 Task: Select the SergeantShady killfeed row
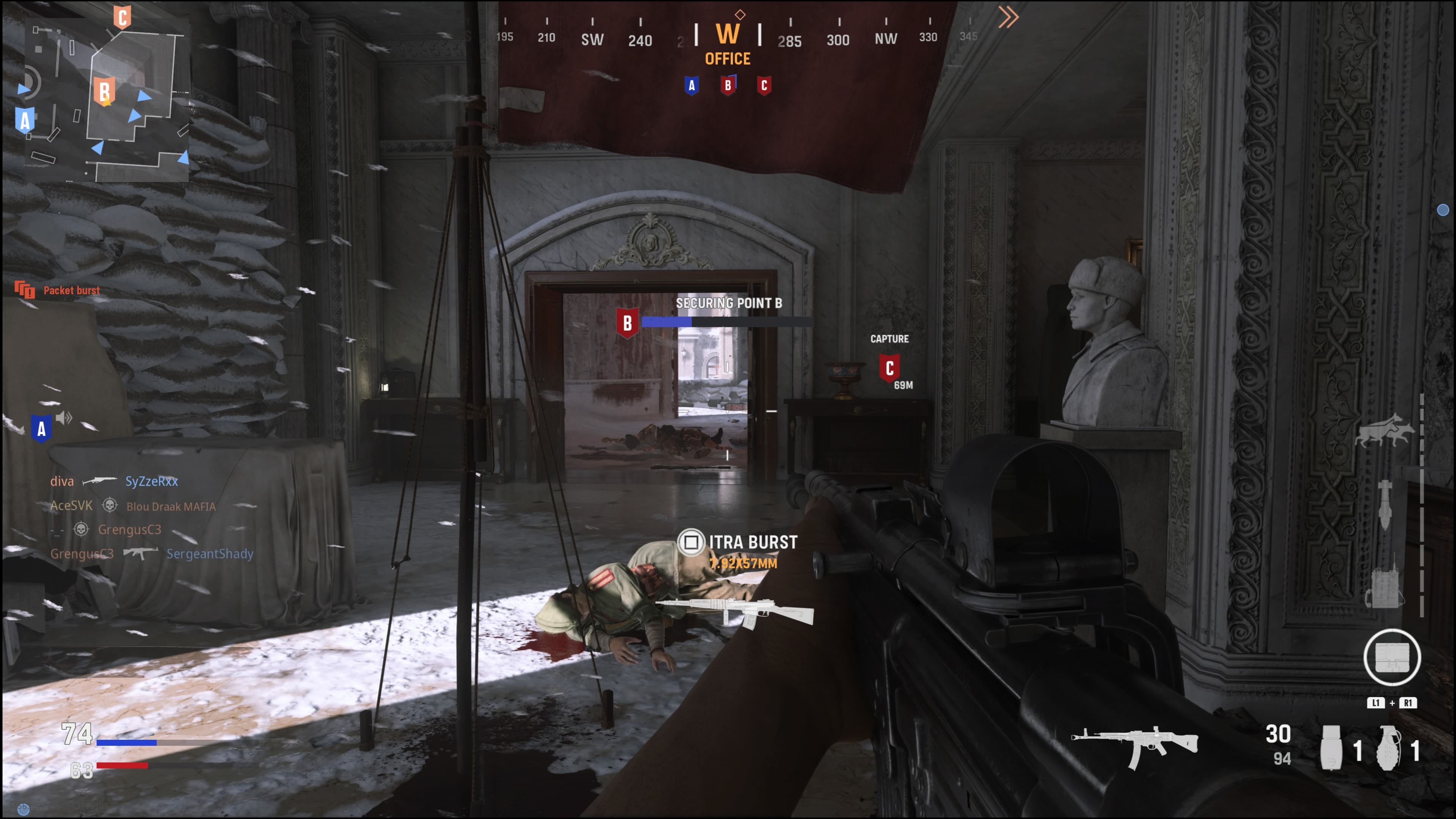click(152, 553)
